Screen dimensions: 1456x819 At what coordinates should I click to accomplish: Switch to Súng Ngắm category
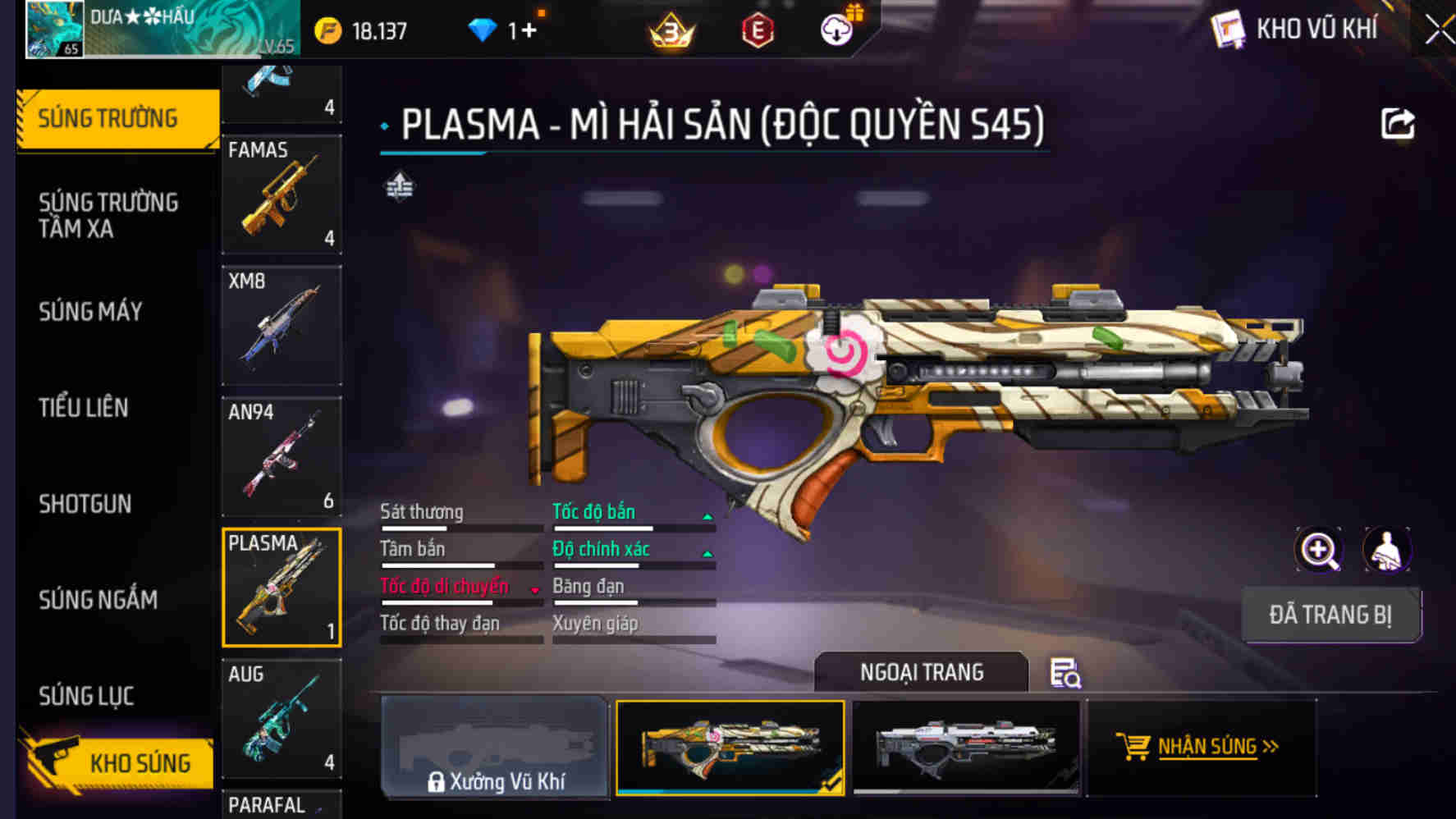coord(98,600)
